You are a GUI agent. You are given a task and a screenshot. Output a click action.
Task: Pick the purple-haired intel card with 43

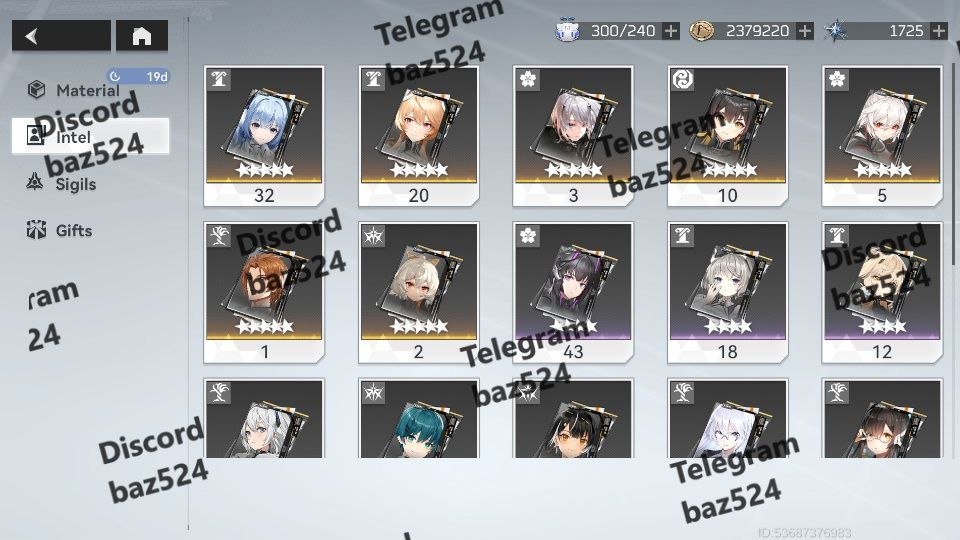pos(573,291)
